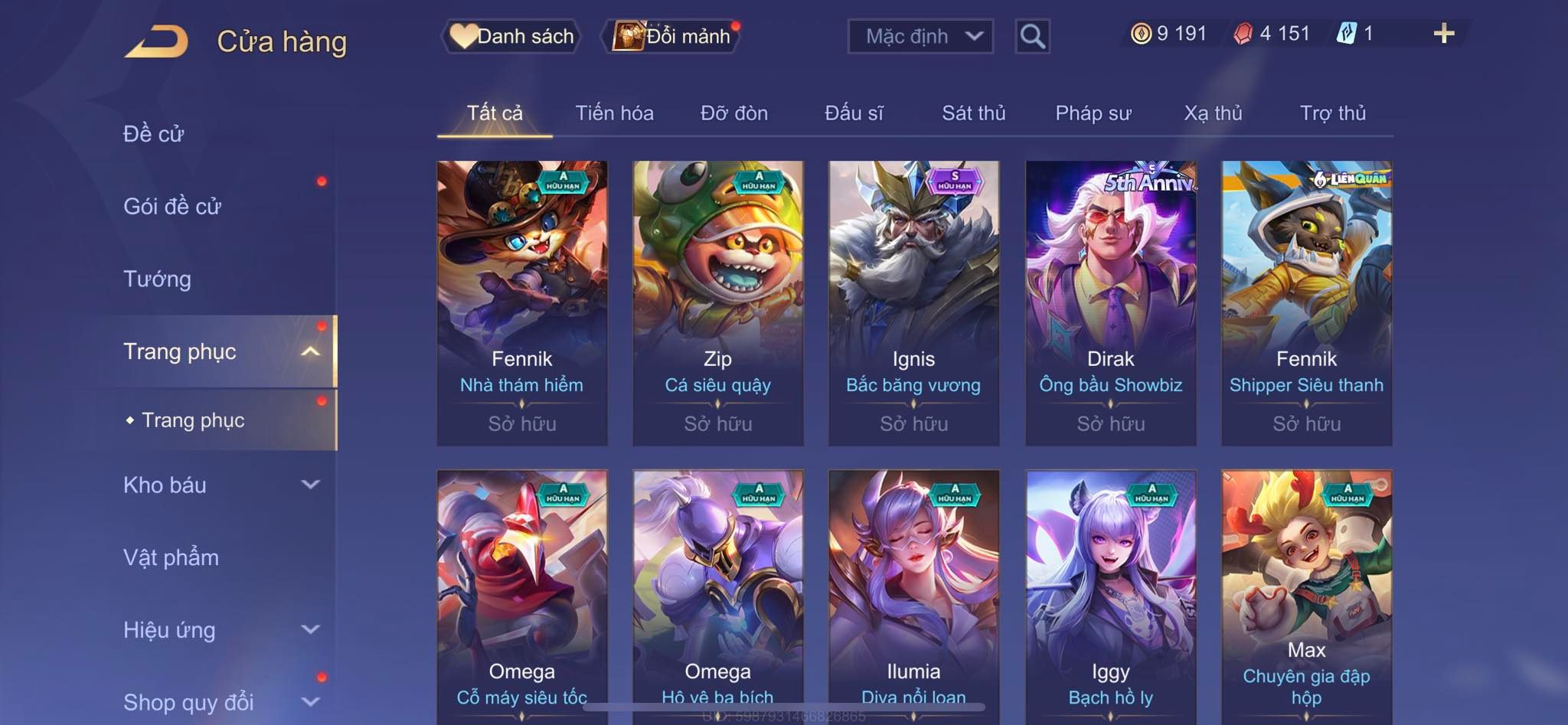Switch to the Tiến hóa tab
Screen dimensions: 1568x725
614,113
